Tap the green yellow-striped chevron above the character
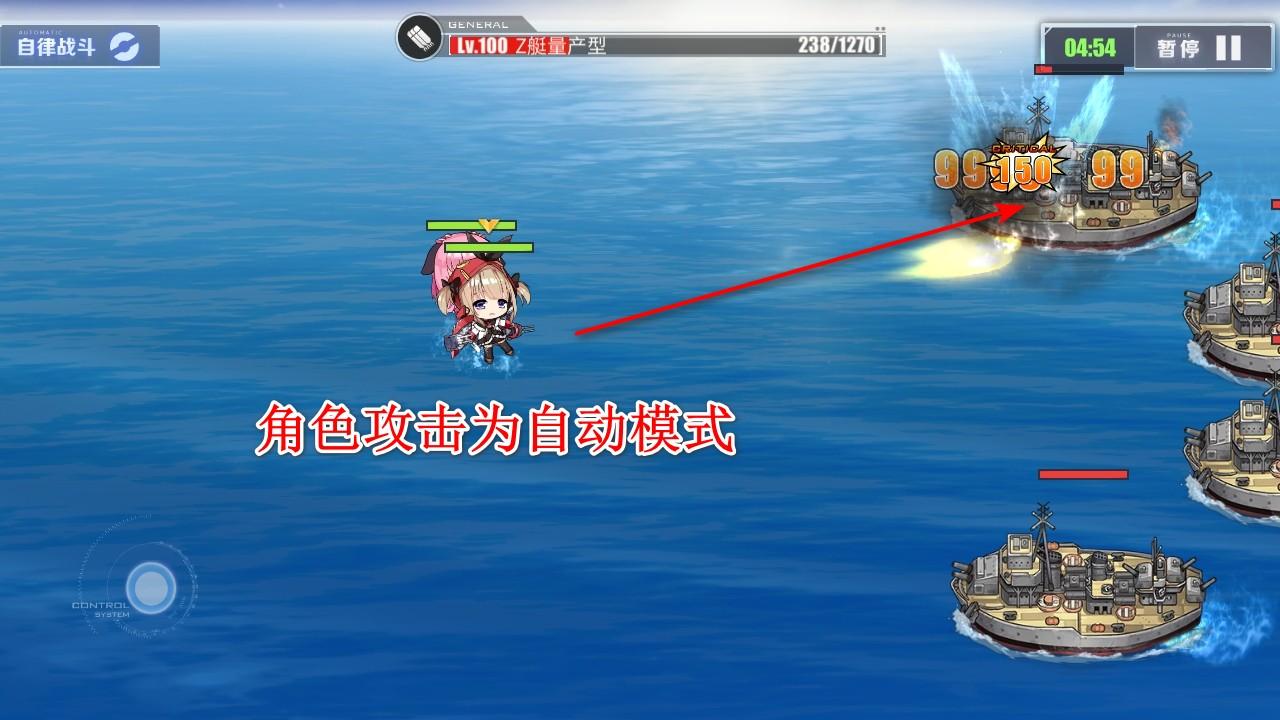The width and height of the screenshot is (1280, 720). [487, 226]
